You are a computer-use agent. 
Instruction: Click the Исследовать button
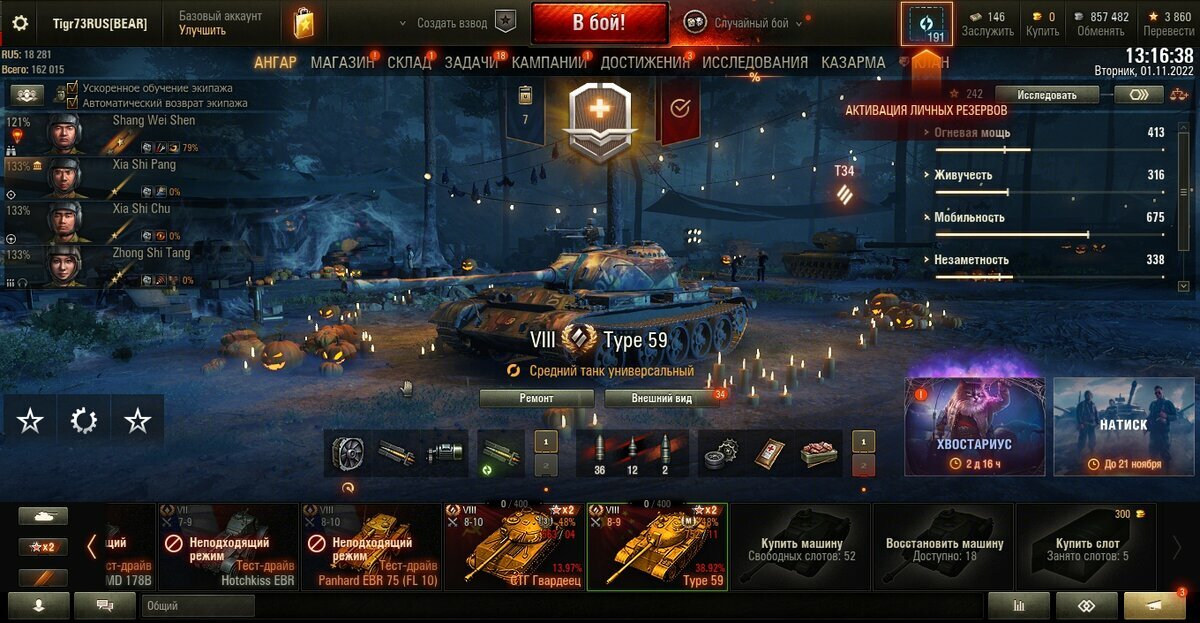[1047, 95]
